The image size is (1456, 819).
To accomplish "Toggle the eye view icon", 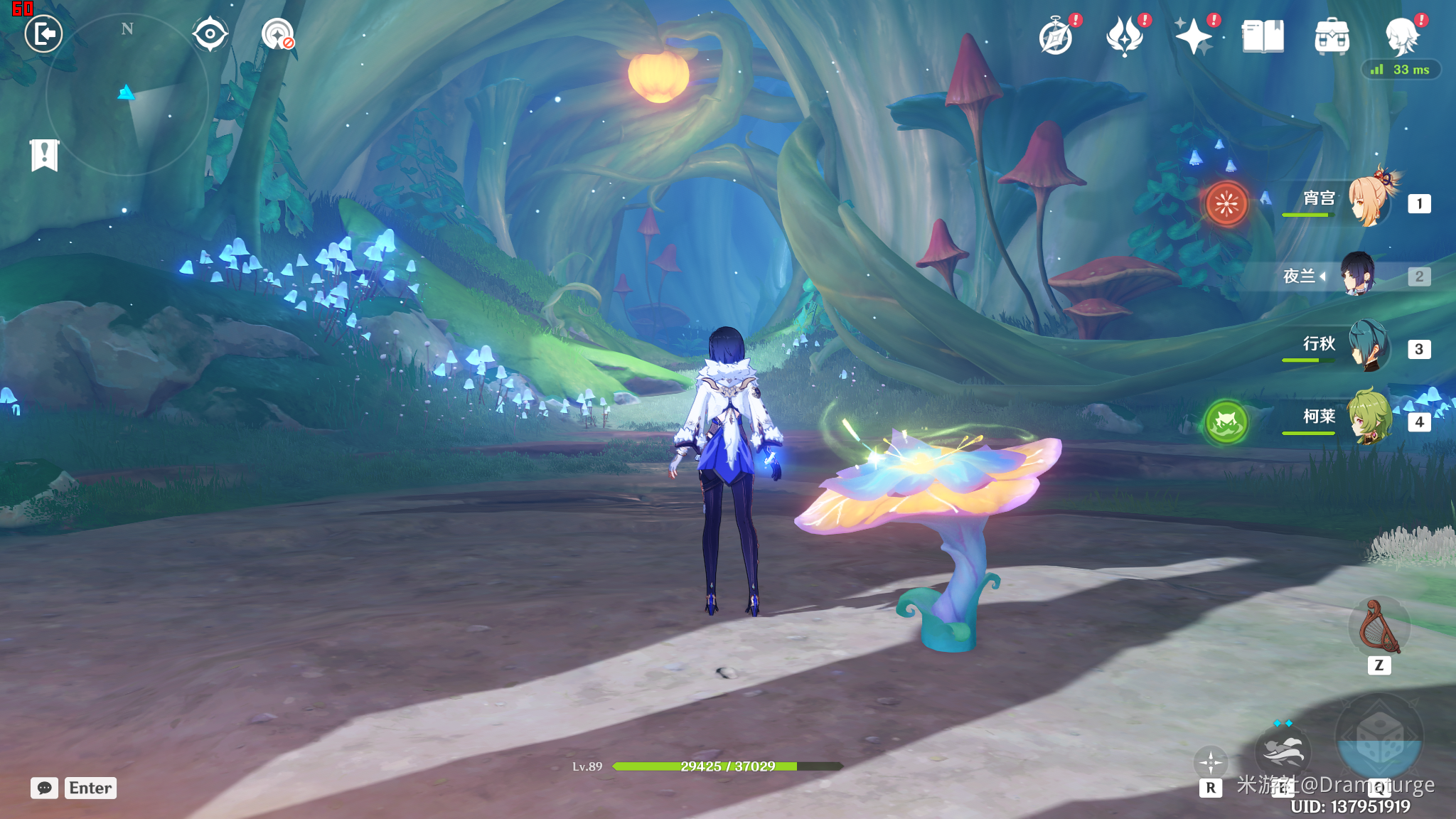I will pyautogui.click(x=210, y=34).
